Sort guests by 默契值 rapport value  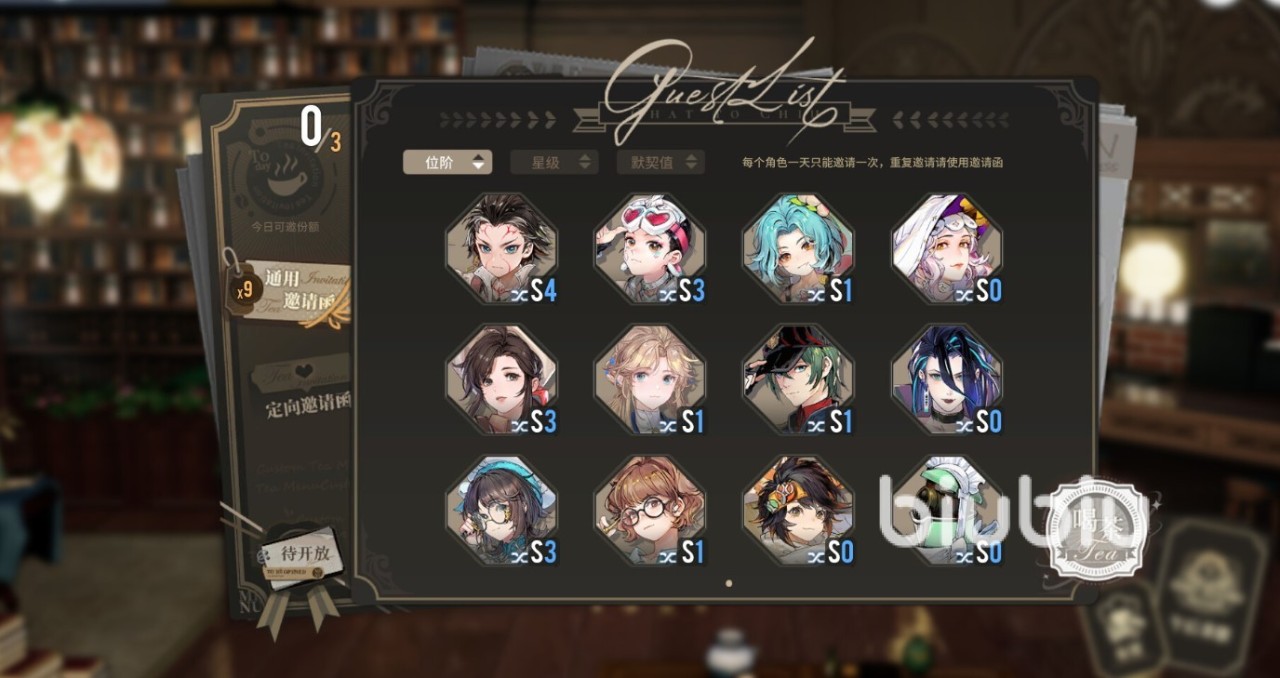coord(661,162)
